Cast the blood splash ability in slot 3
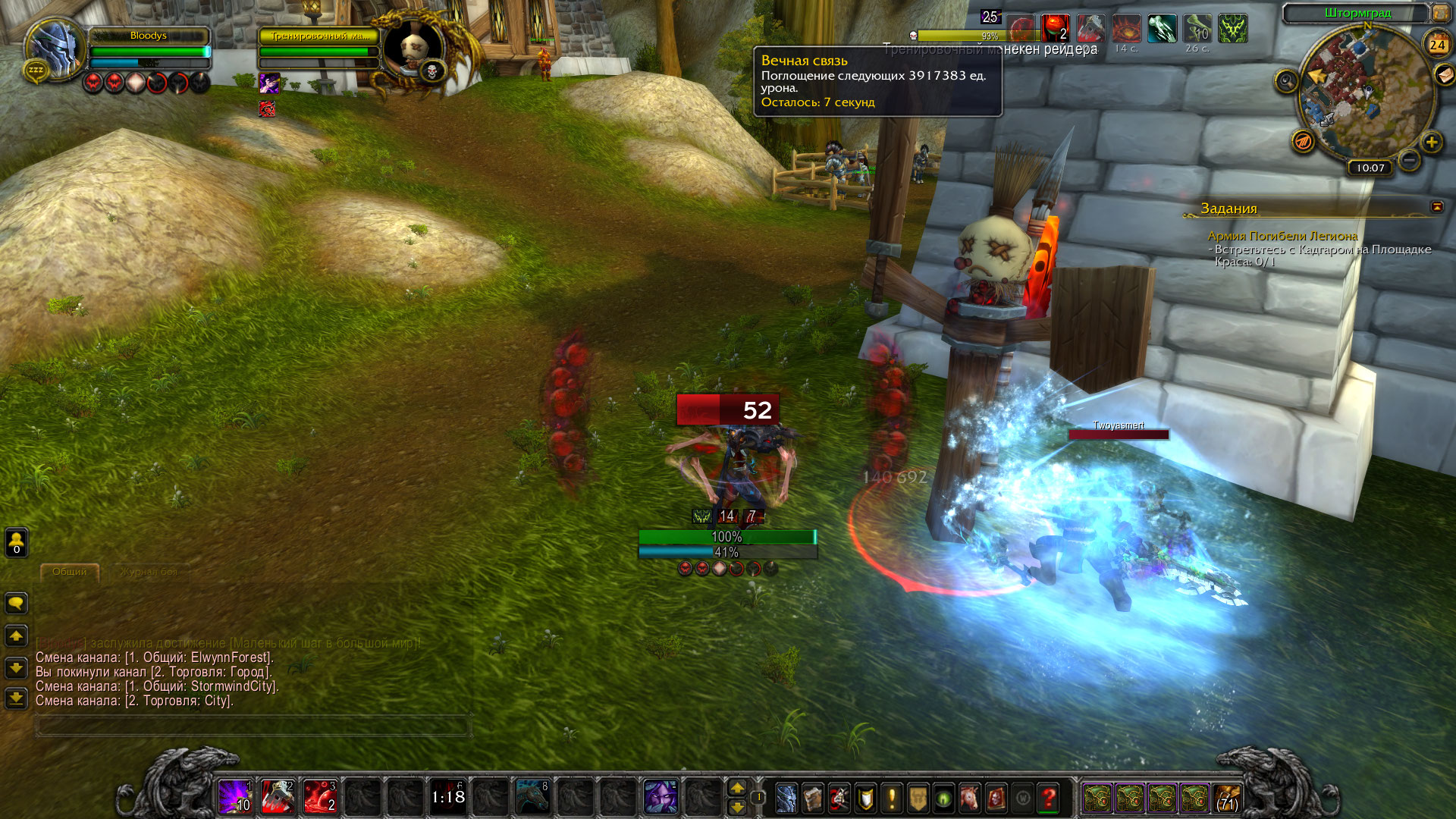 point(320,796)
